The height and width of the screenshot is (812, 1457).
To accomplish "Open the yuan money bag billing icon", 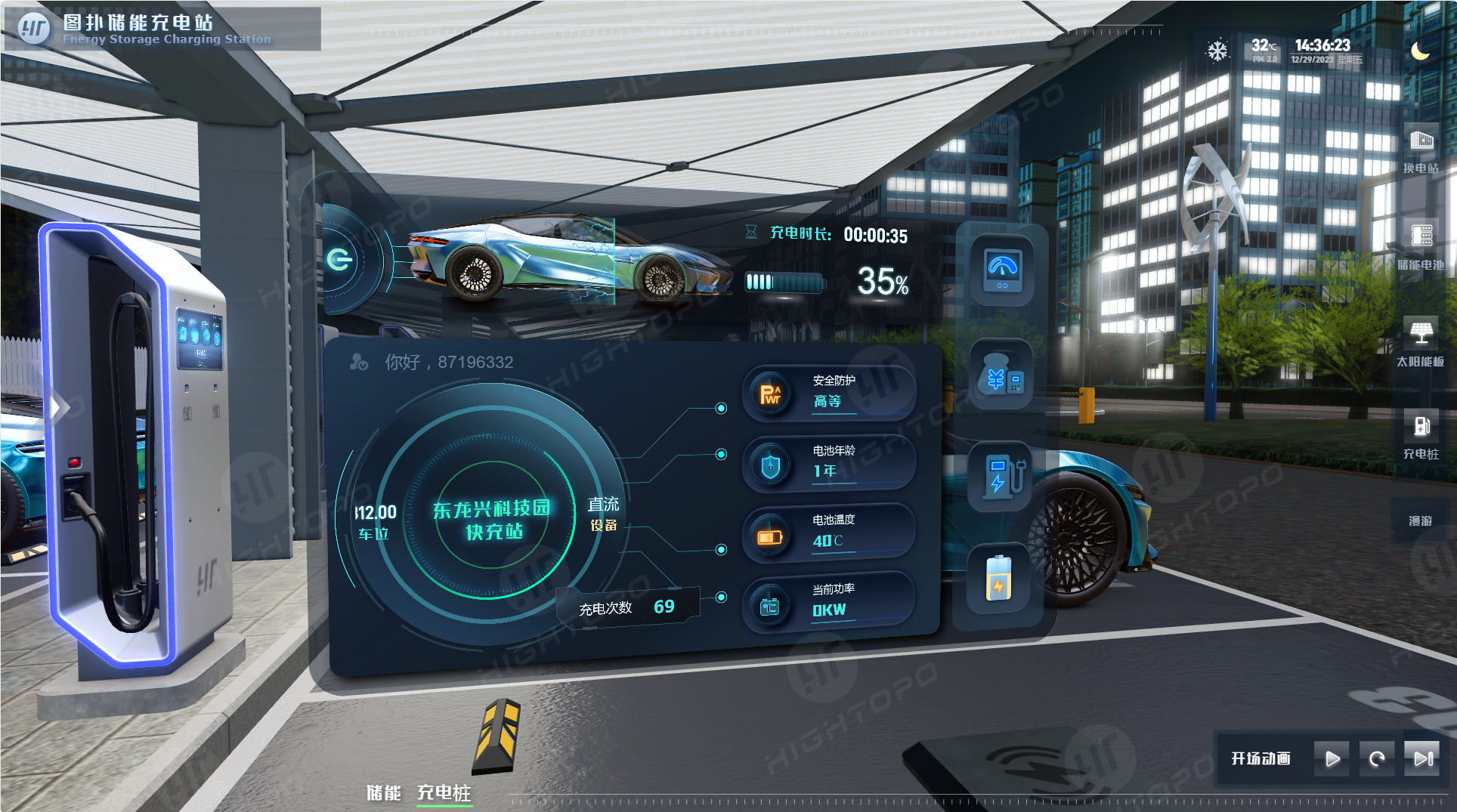I will click(1001, 375).
